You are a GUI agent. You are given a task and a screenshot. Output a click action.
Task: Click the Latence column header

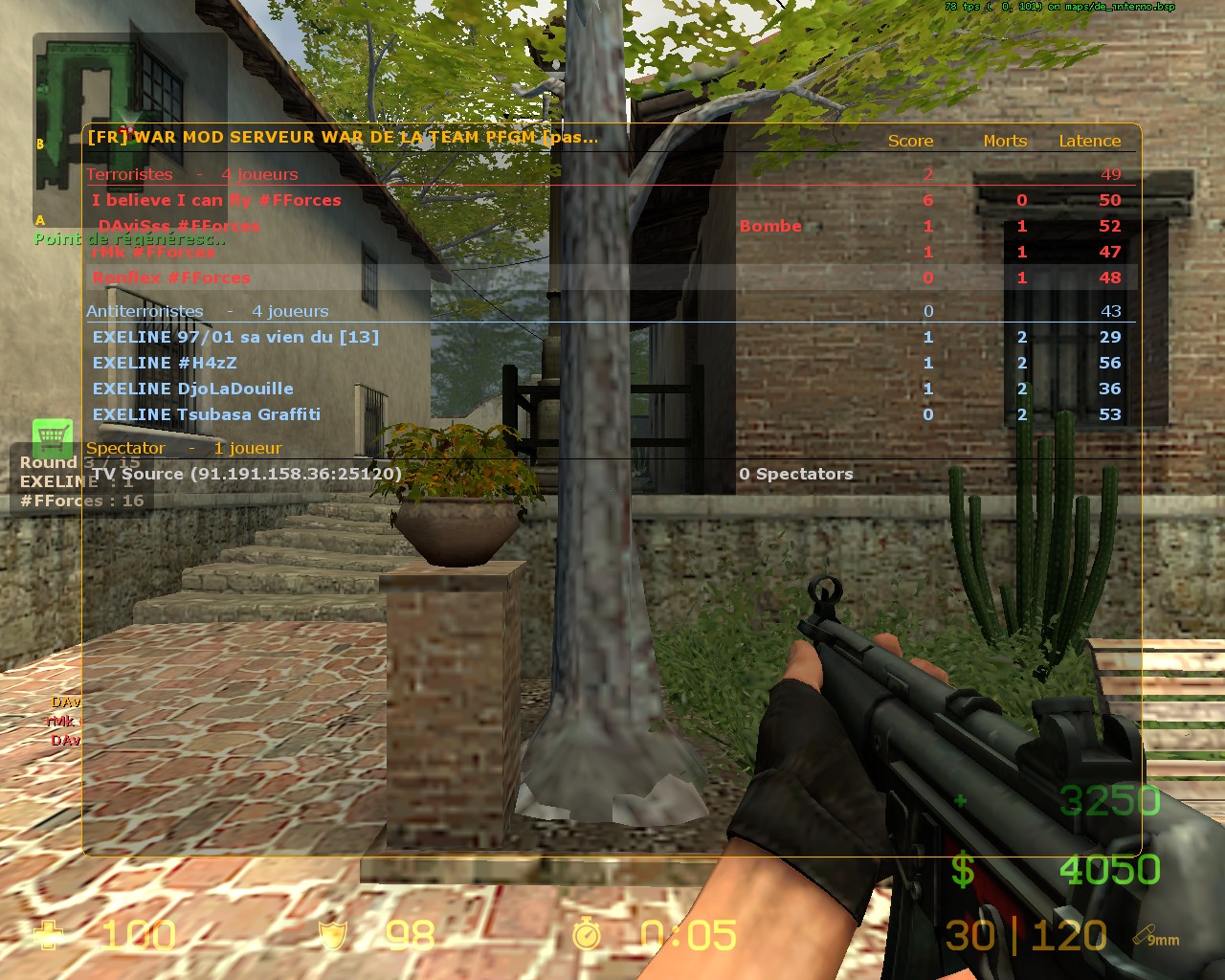(1089, 141)
